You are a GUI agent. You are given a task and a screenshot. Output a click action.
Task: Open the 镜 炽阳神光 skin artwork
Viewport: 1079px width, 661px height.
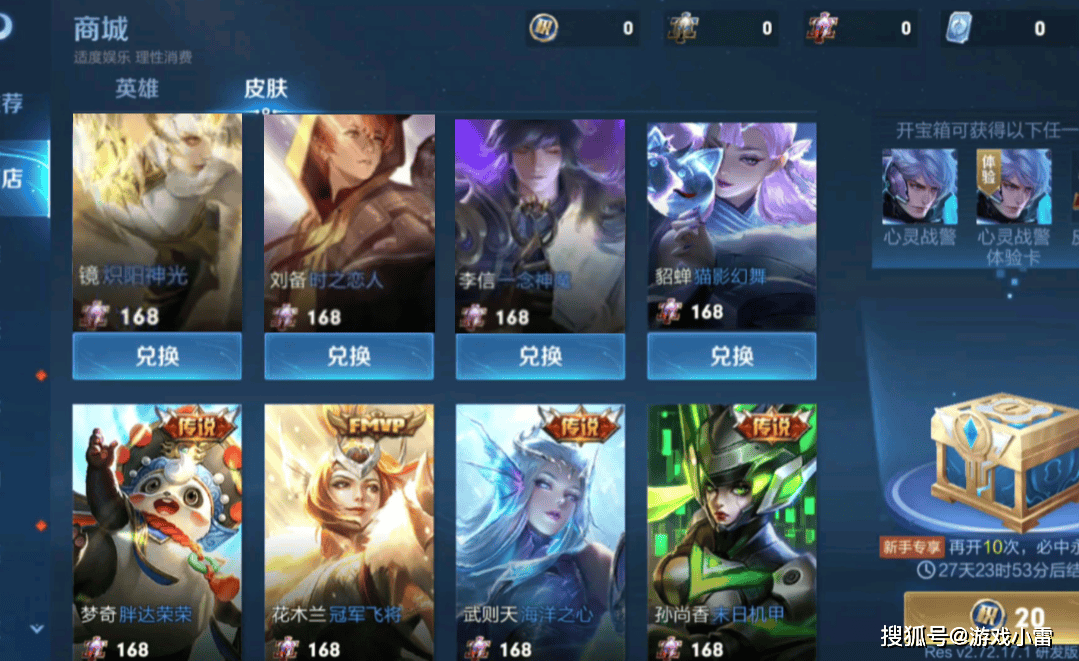157,210
